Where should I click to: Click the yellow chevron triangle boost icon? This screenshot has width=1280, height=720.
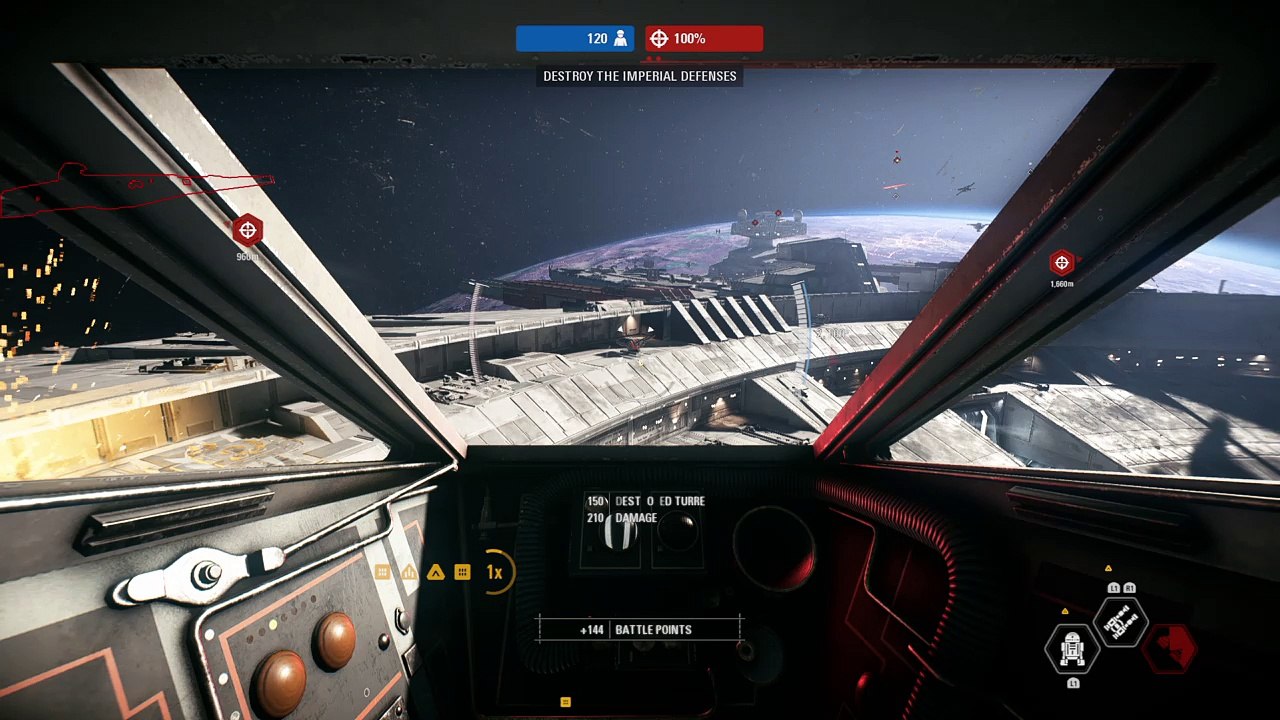pos(435,572)
